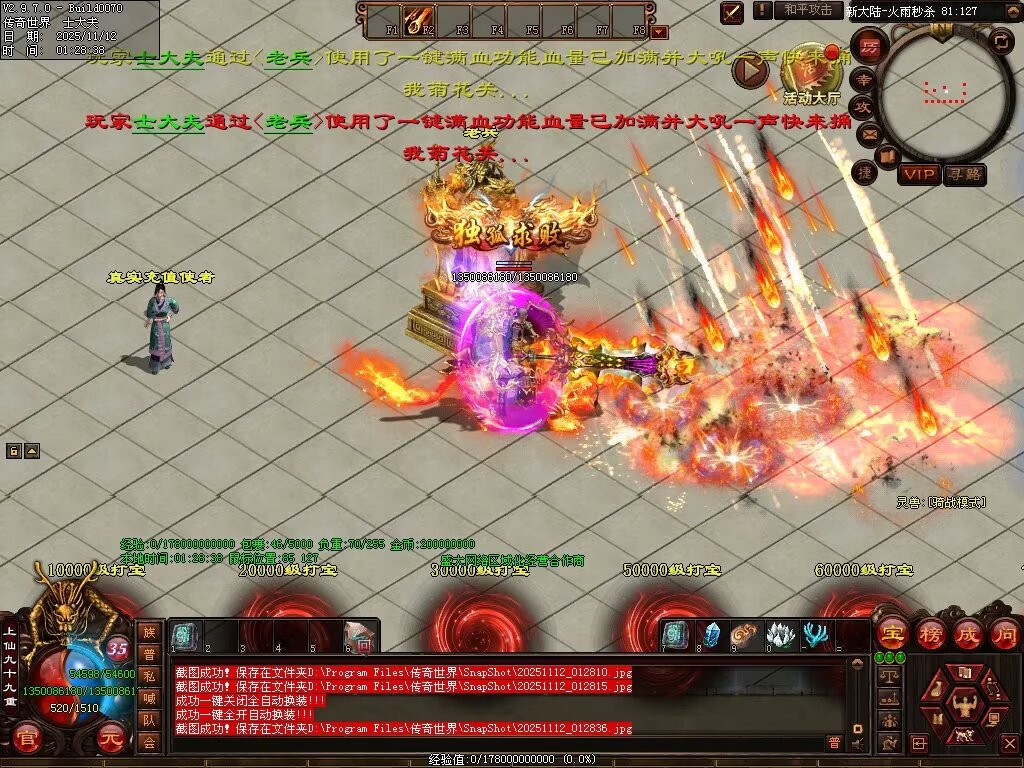Screen dimensions: 1024x768
Task: Open the 榜 rankings button
Action: [x=930, y=634]
